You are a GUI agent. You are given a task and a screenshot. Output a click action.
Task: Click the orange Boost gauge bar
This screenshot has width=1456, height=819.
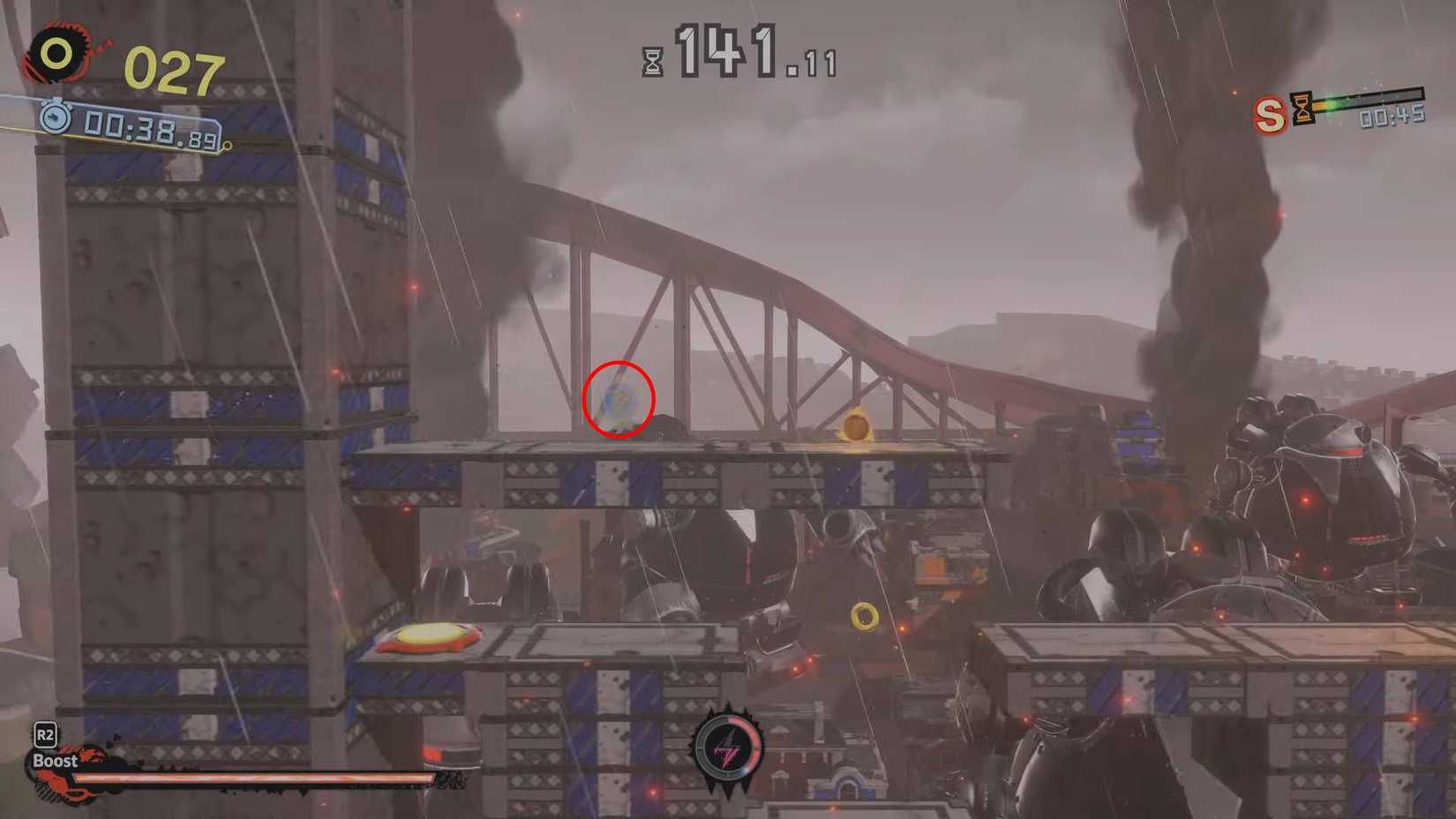coord(251,780)
